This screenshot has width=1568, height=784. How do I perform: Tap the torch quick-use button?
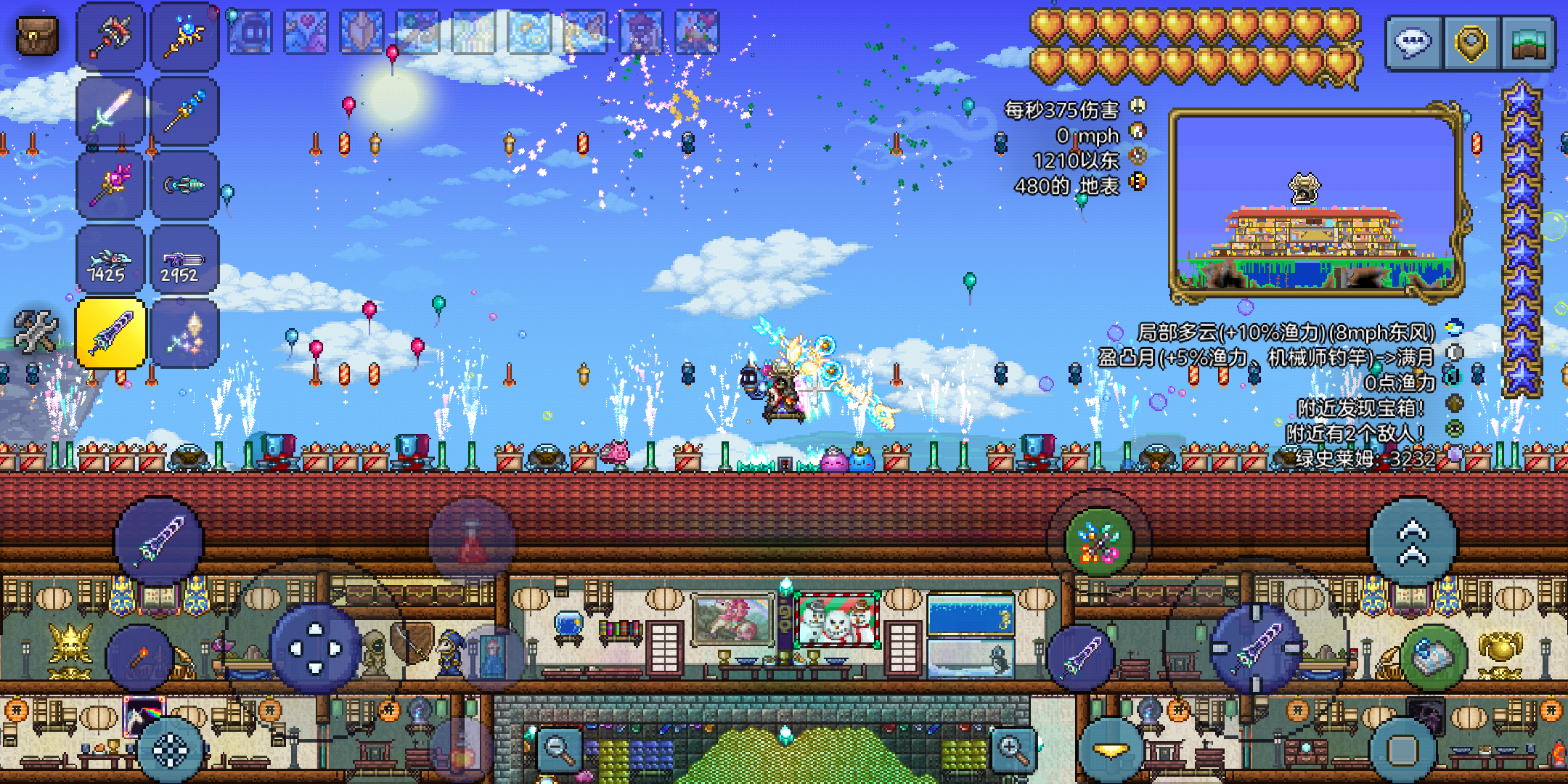pos(139,657)
